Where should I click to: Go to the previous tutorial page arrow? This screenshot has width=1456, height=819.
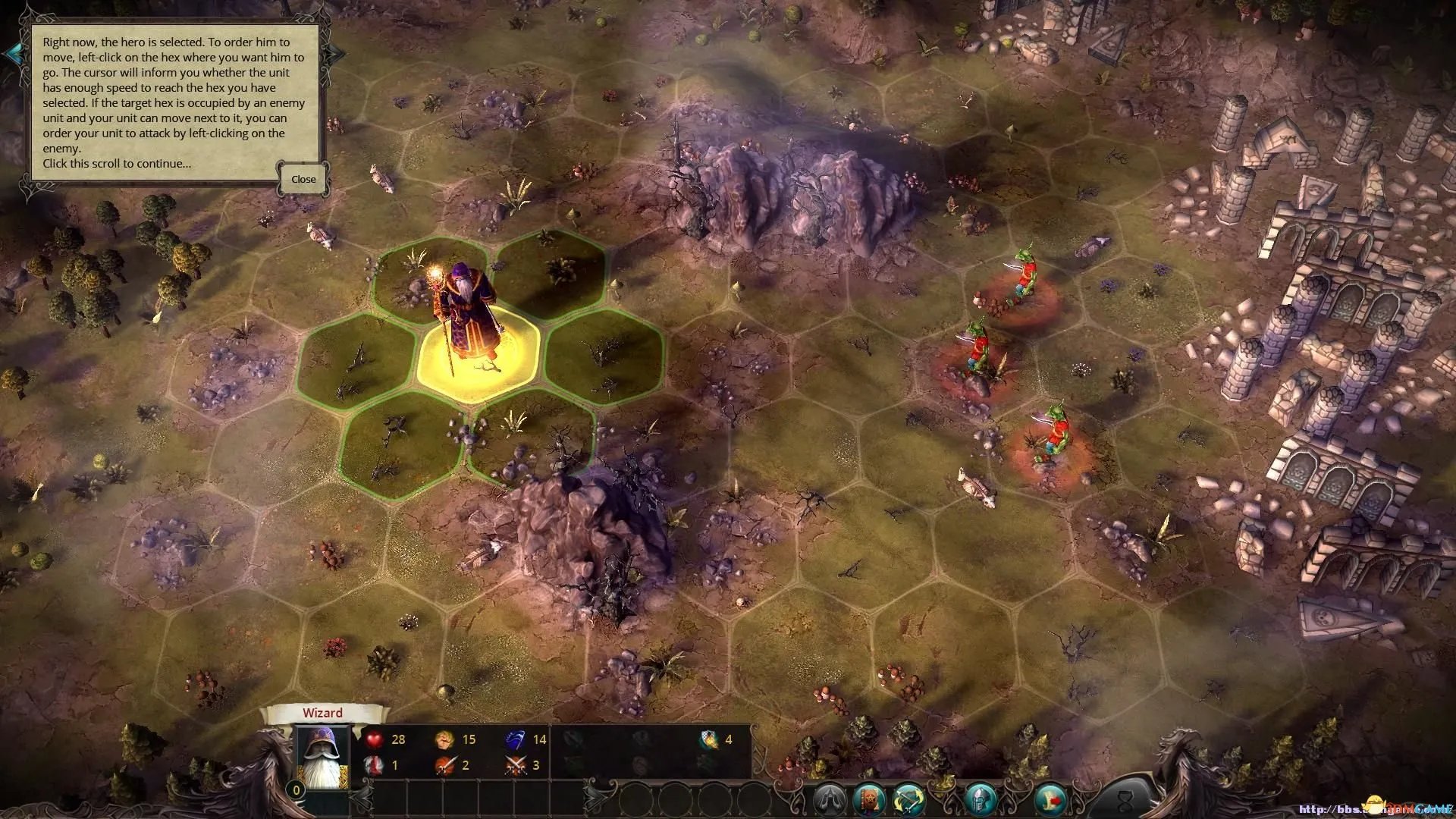pos(13,53)
